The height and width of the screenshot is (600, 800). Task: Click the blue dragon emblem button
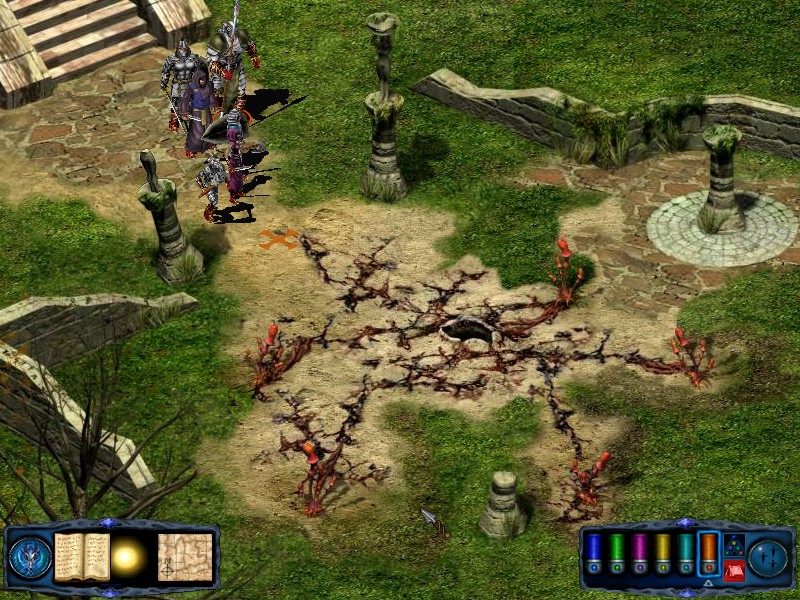coord(30,557)
